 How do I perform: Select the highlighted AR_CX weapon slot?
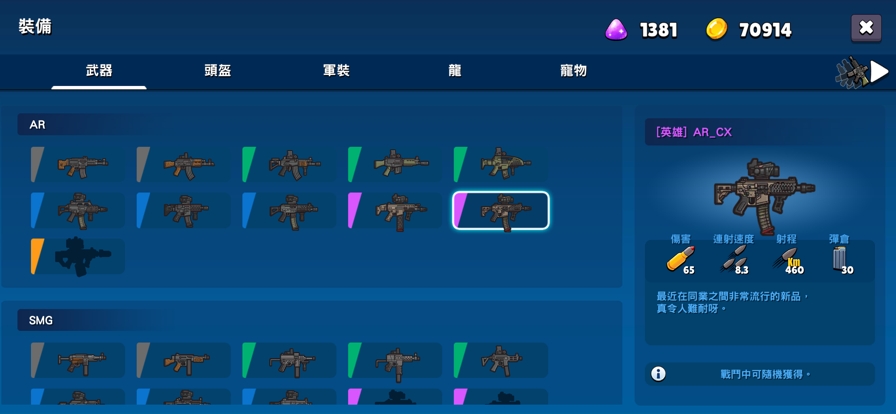(x=501, y=211)
